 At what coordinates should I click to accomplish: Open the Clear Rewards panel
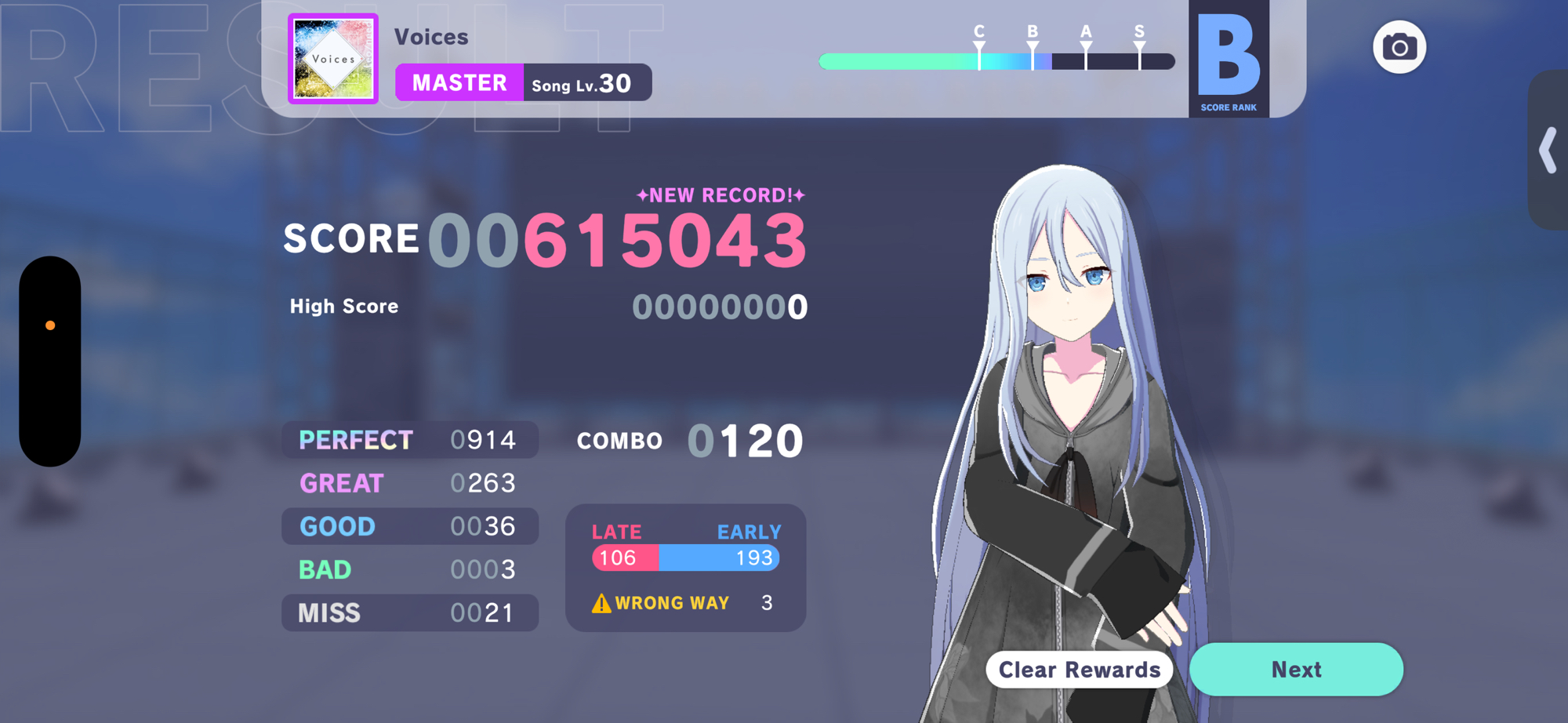click(1079, 670)
